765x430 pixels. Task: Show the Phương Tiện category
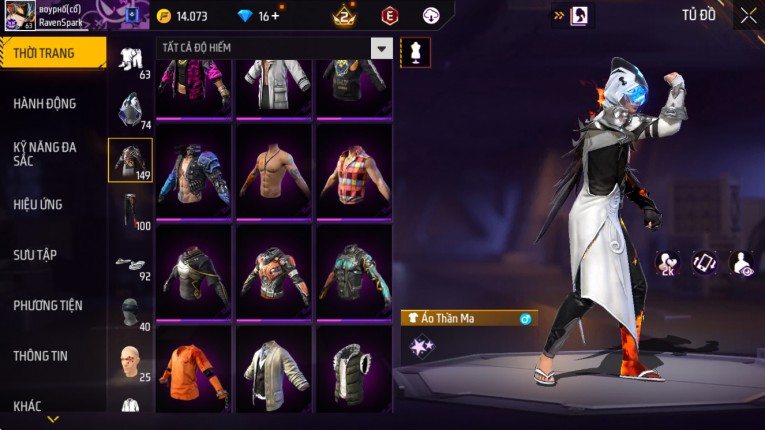tap(48, 305)
